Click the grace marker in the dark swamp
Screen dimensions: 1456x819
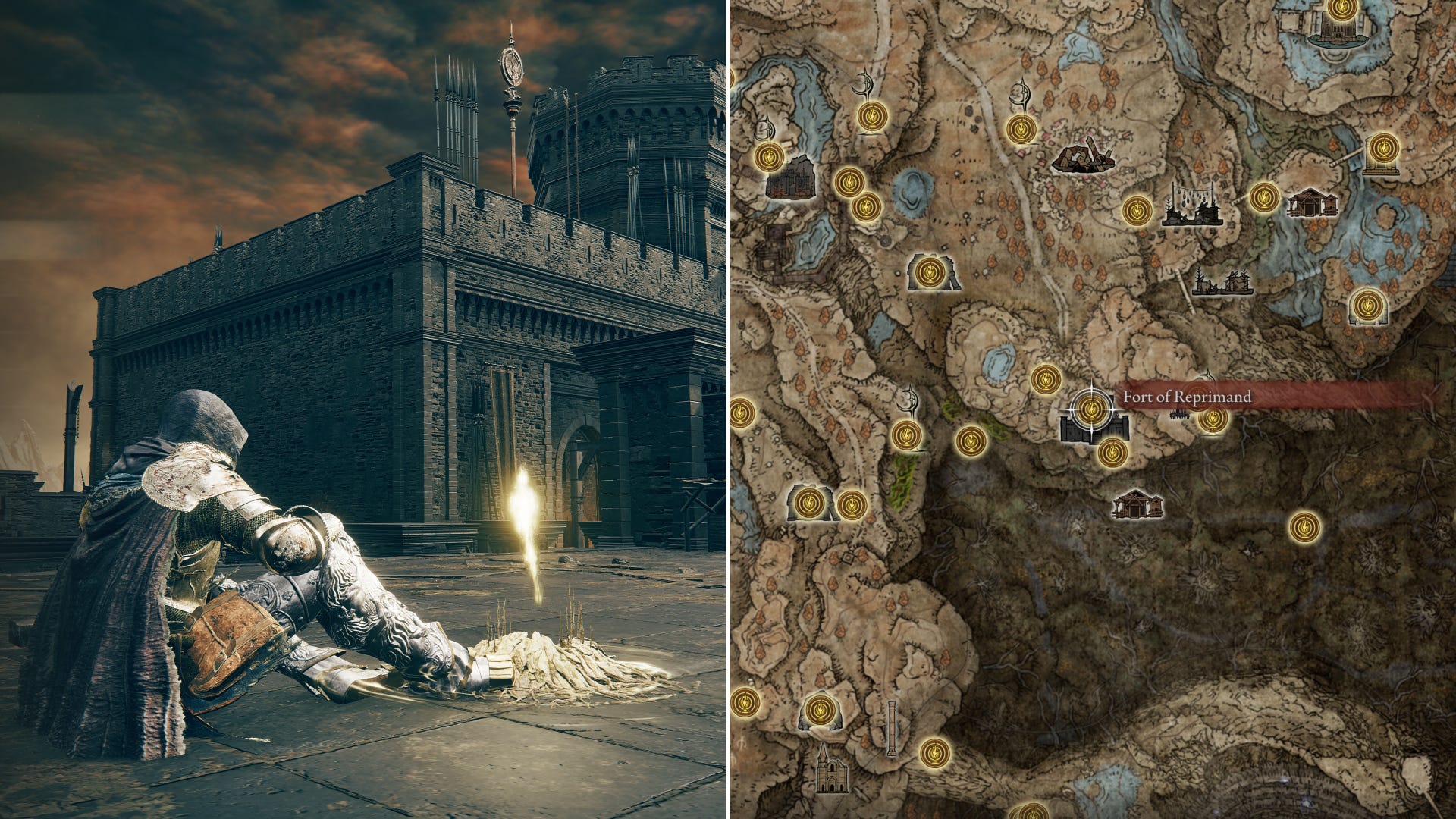click(x=1304, y=526)
